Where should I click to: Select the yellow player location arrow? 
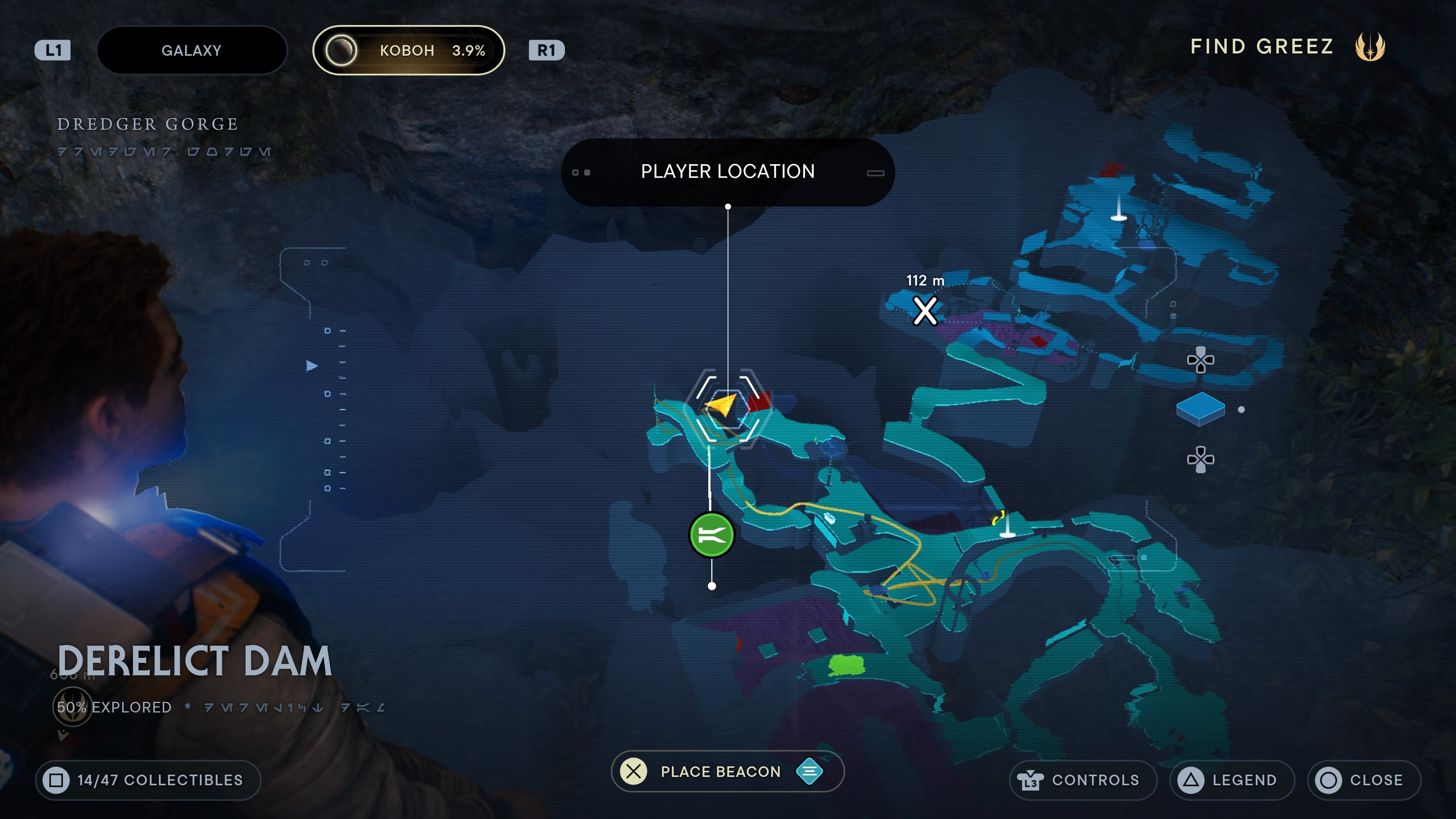coord(722,405)
